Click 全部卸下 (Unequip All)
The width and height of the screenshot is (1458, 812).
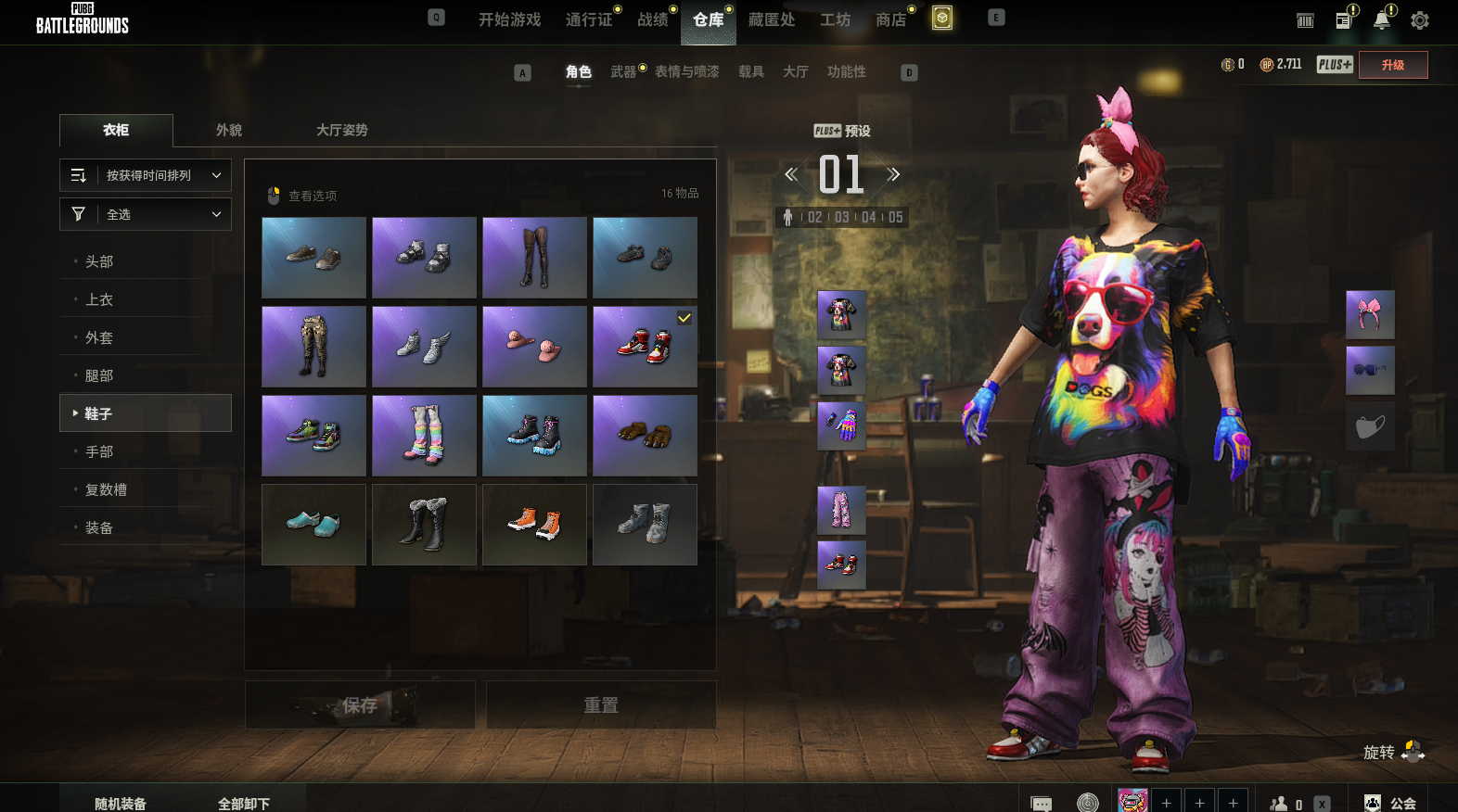coord(244,803)
